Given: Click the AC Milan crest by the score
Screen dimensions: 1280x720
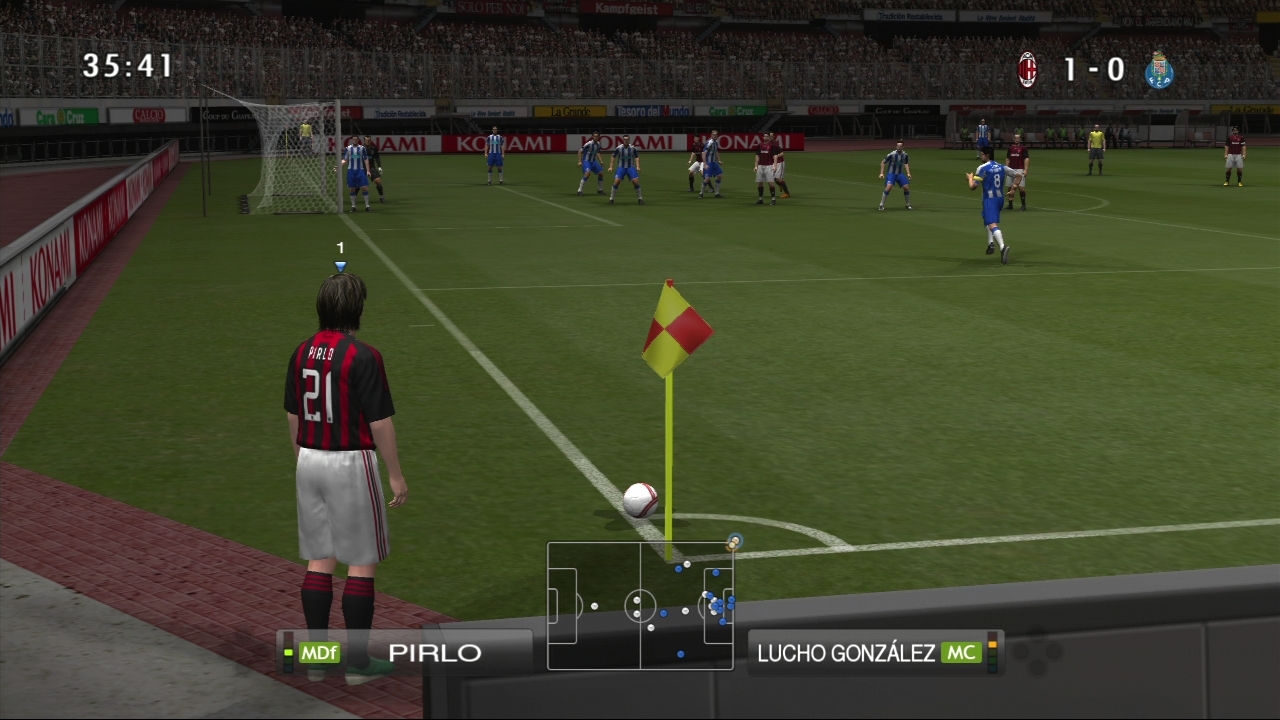Looking at the screenshot, I should click(x=1027, y=70).
